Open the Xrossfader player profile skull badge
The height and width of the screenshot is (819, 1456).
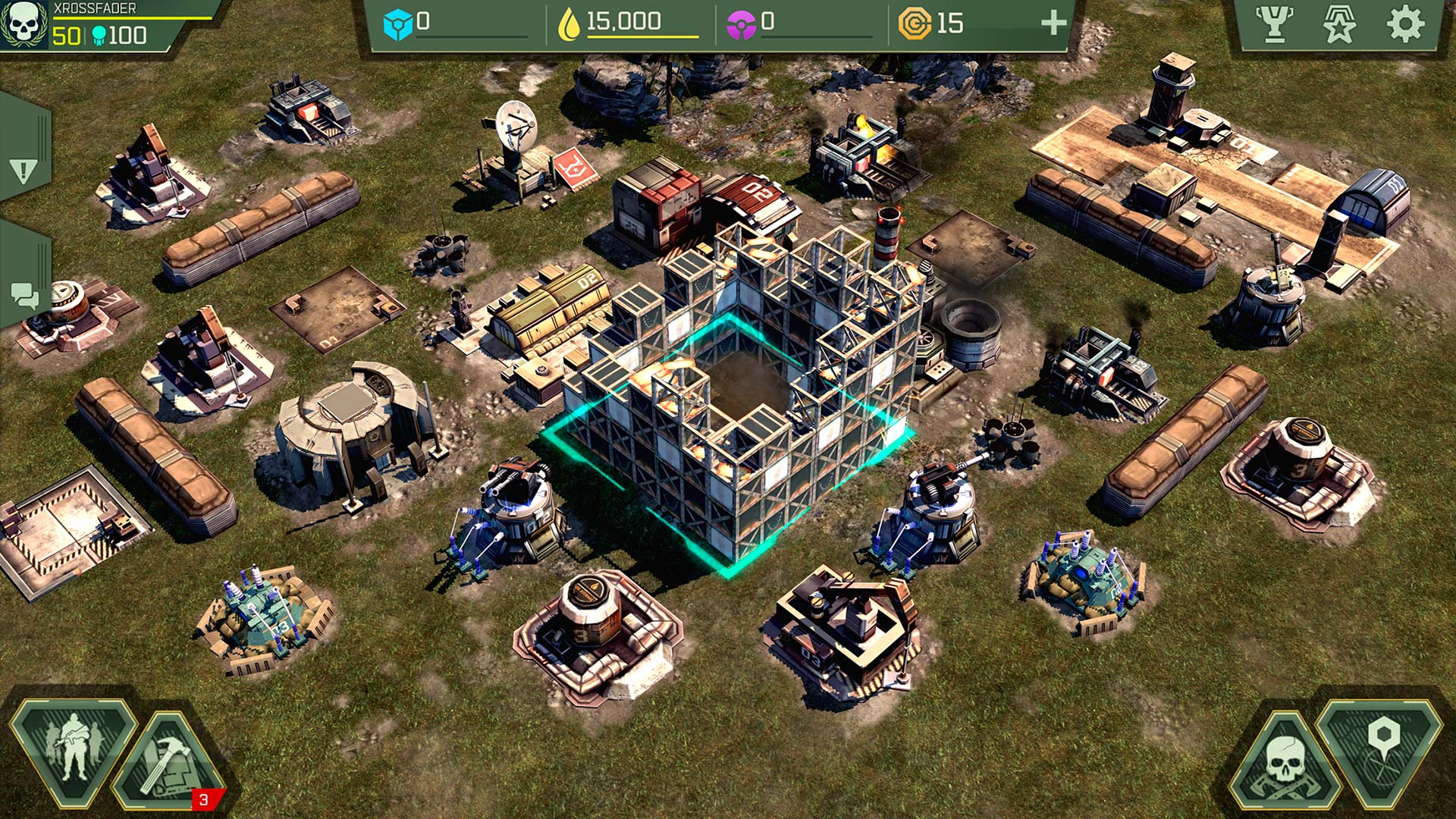pyautogui.click(x=24, y=24)
